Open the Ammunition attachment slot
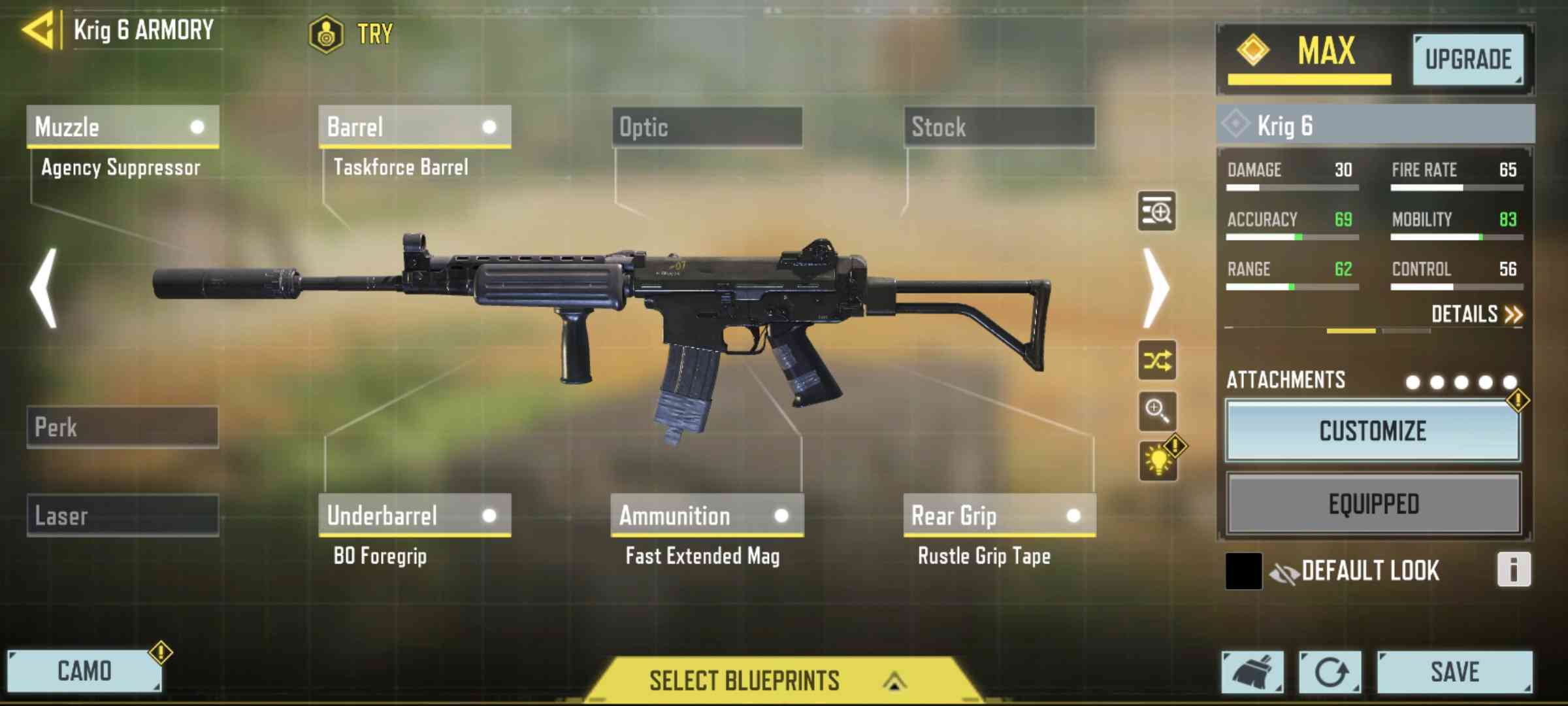 pos(707,516)
